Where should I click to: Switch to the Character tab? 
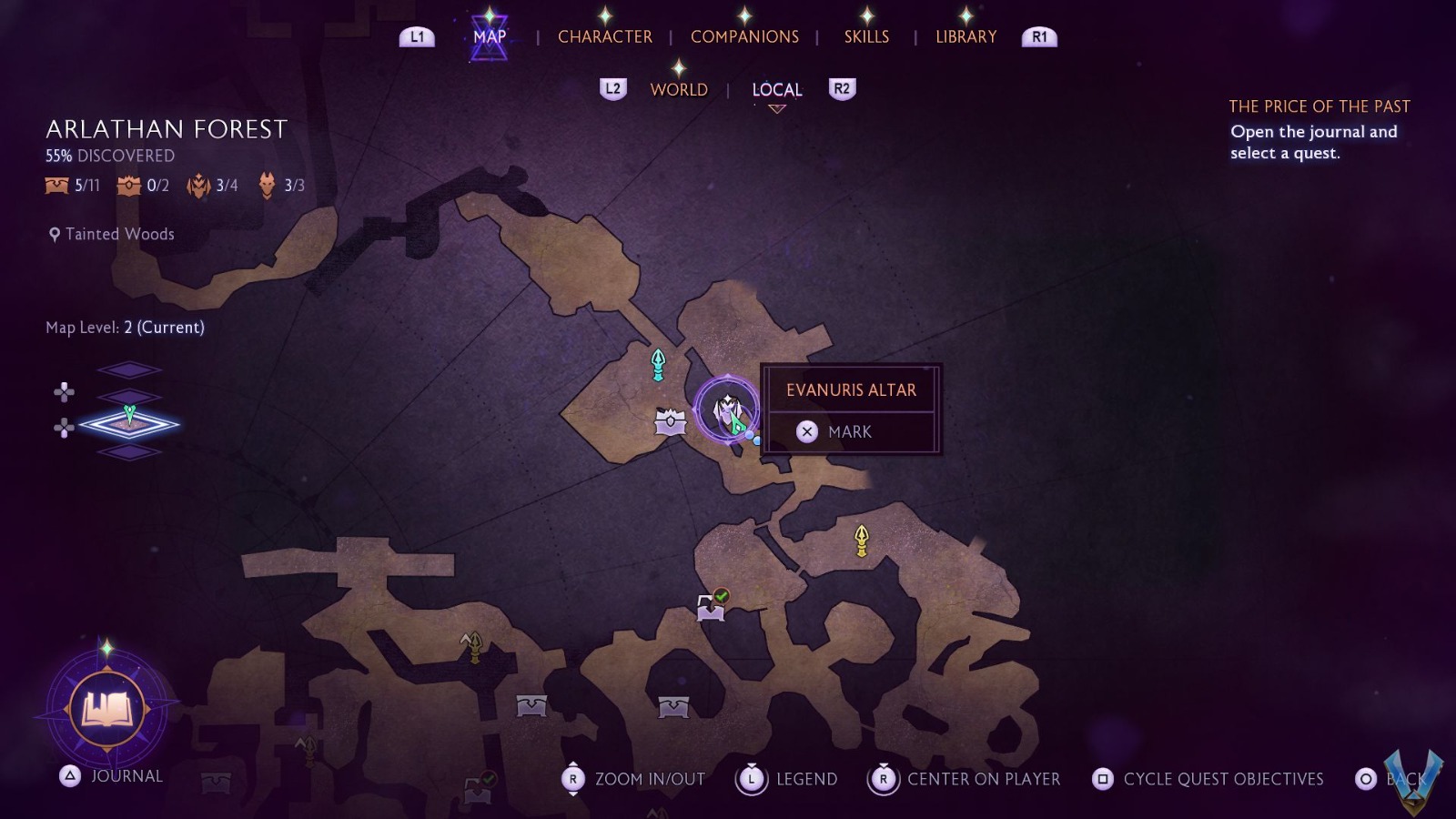point(604,36)
